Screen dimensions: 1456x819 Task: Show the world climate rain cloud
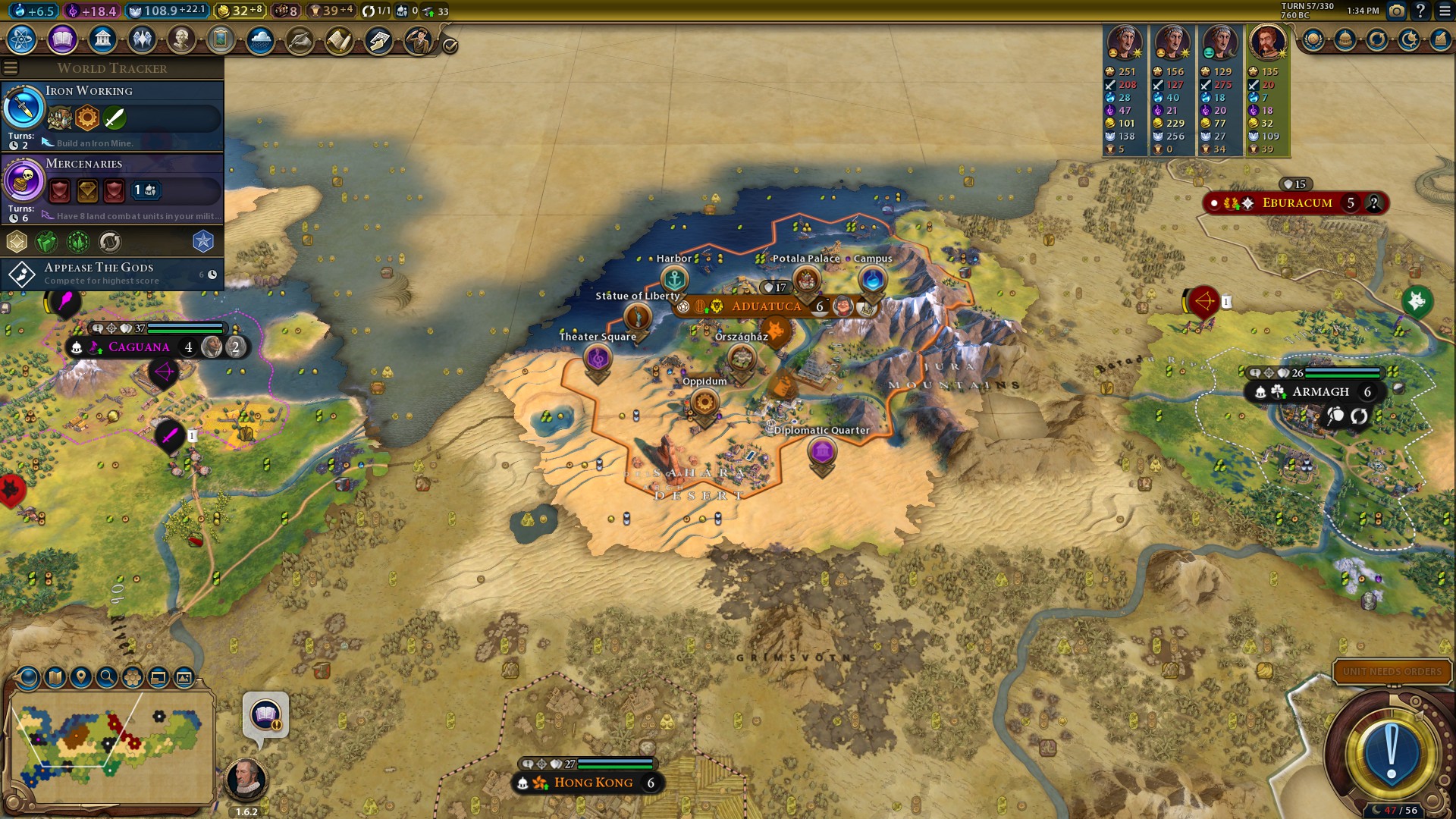260,39
